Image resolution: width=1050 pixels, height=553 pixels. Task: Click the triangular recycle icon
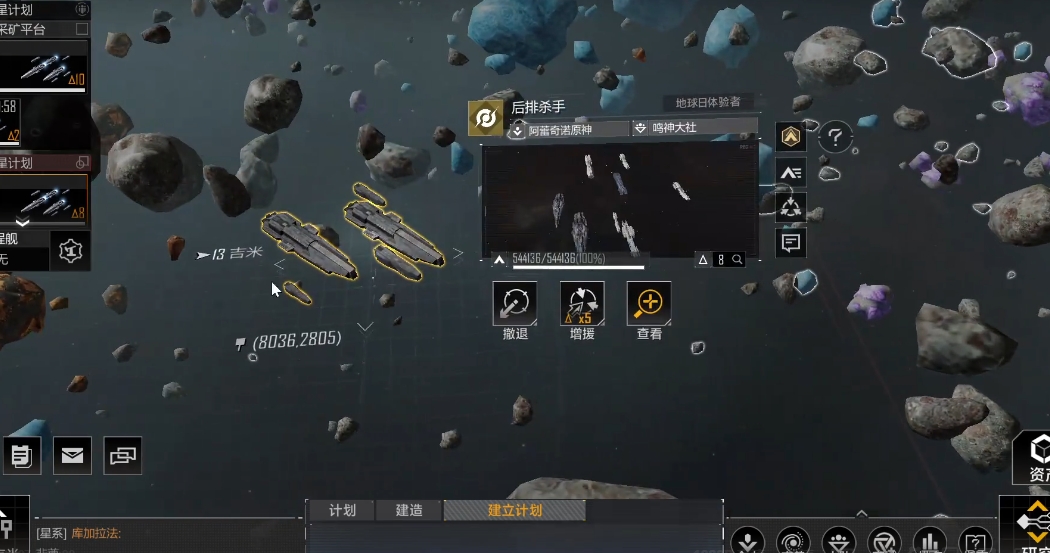click(x=791, y=207)
